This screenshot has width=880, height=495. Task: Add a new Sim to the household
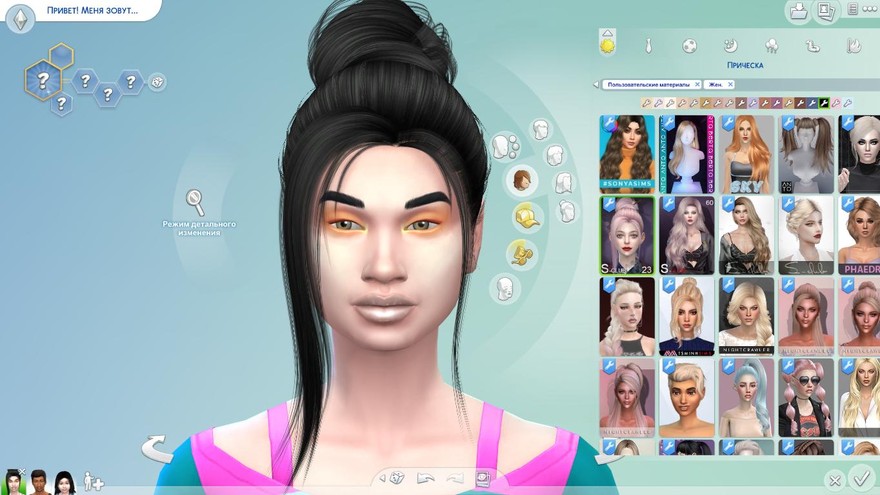[x=93, y=482]
